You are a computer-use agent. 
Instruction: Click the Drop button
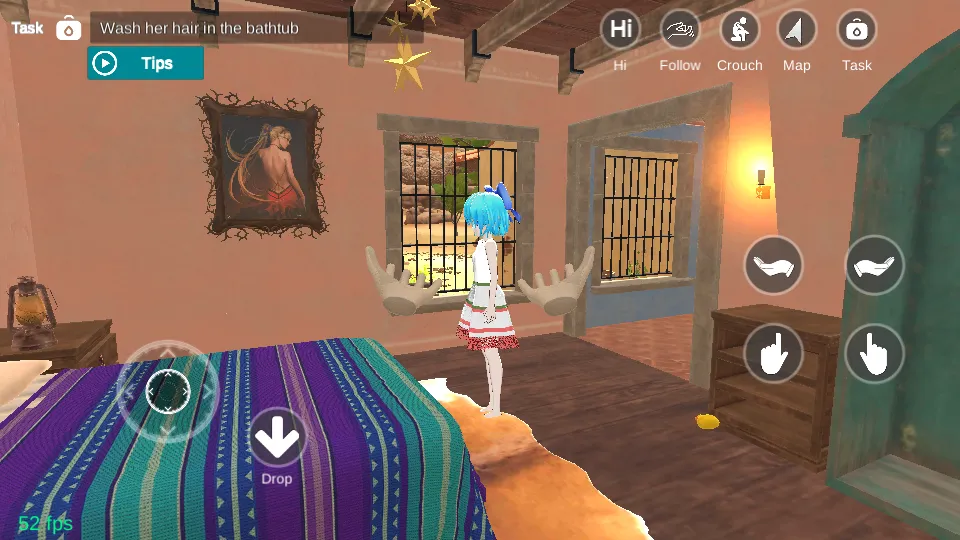[277, 438]
